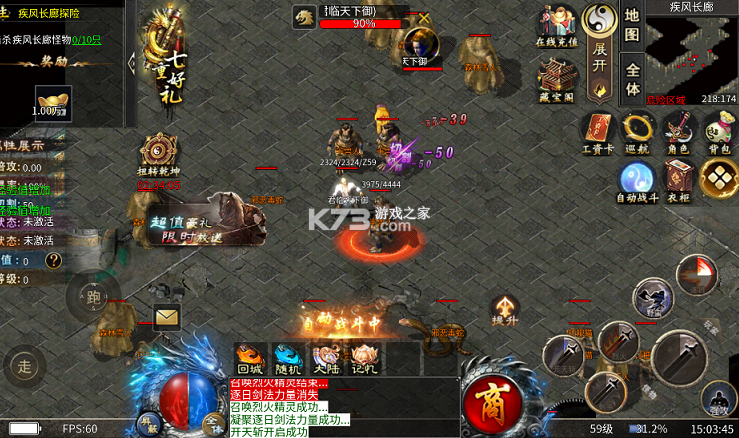This screenshot has width=739, height=438.
Task: Activate the 巡航 cruise ring icon
Action: [636, 133]
